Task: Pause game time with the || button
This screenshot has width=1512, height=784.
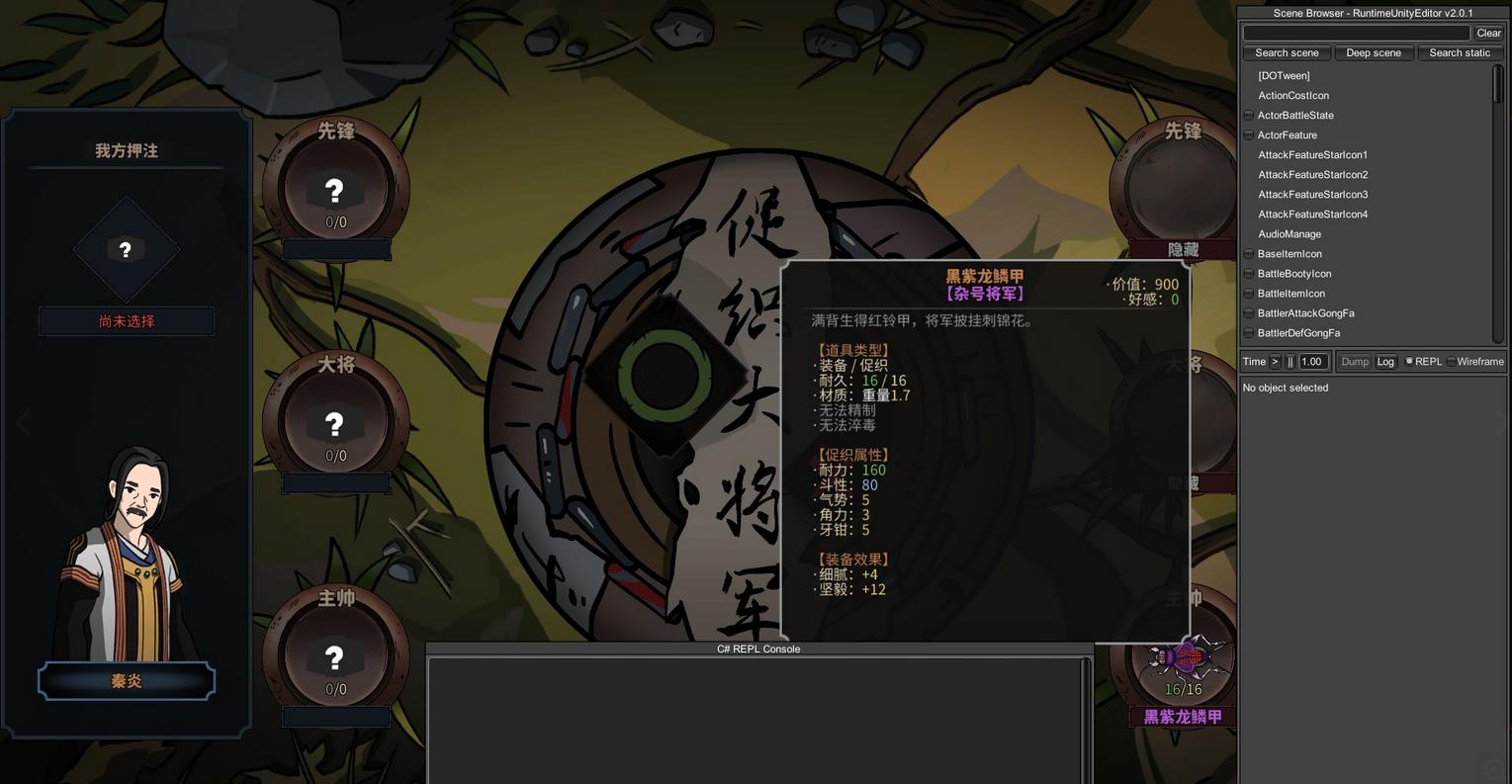Action: [x=1289, y=361]
